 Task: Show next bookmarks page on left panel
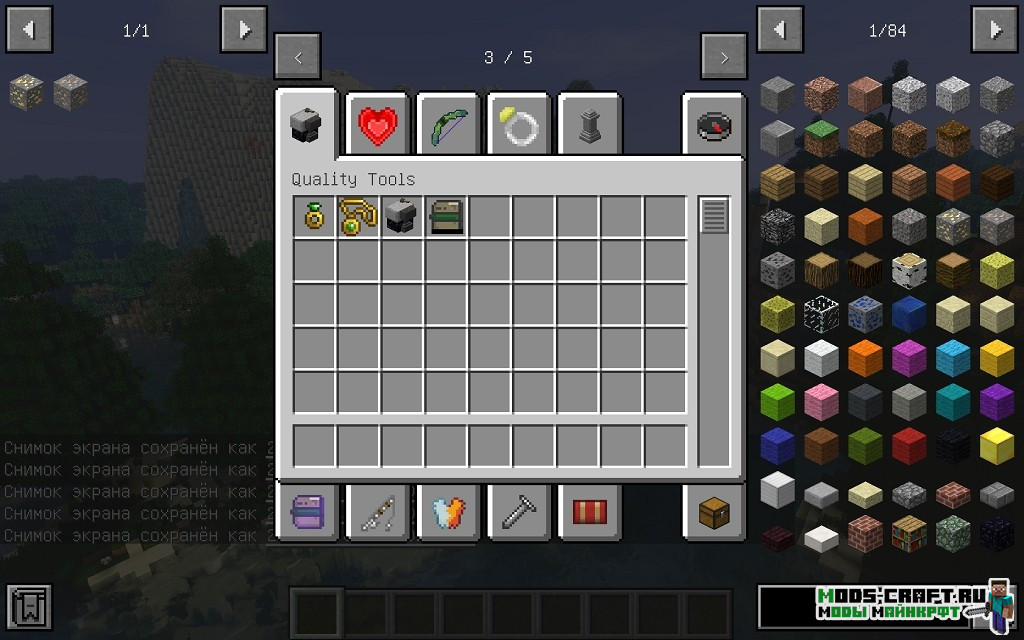click(244, 30)
